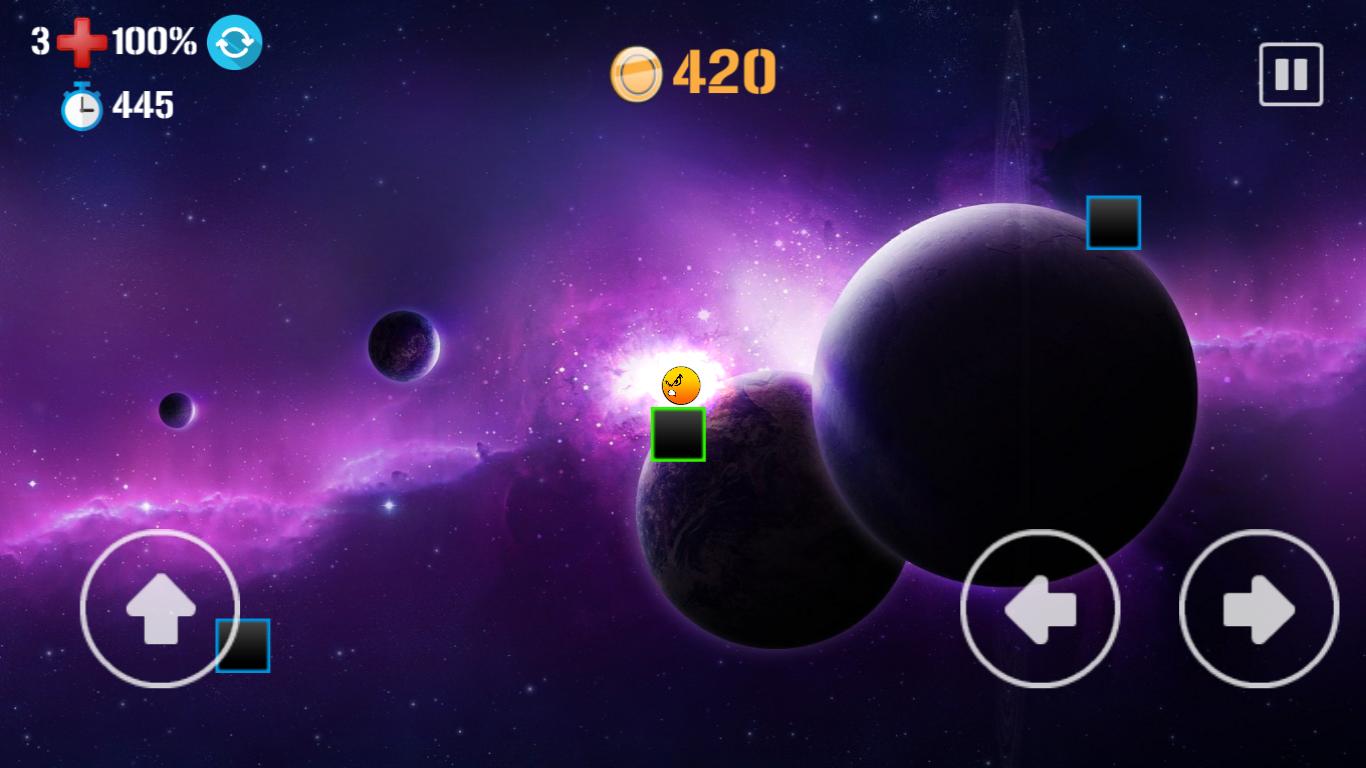Move left with the left arrow button
Viewport: 1366px width, 768px height.
(1039, 608)
